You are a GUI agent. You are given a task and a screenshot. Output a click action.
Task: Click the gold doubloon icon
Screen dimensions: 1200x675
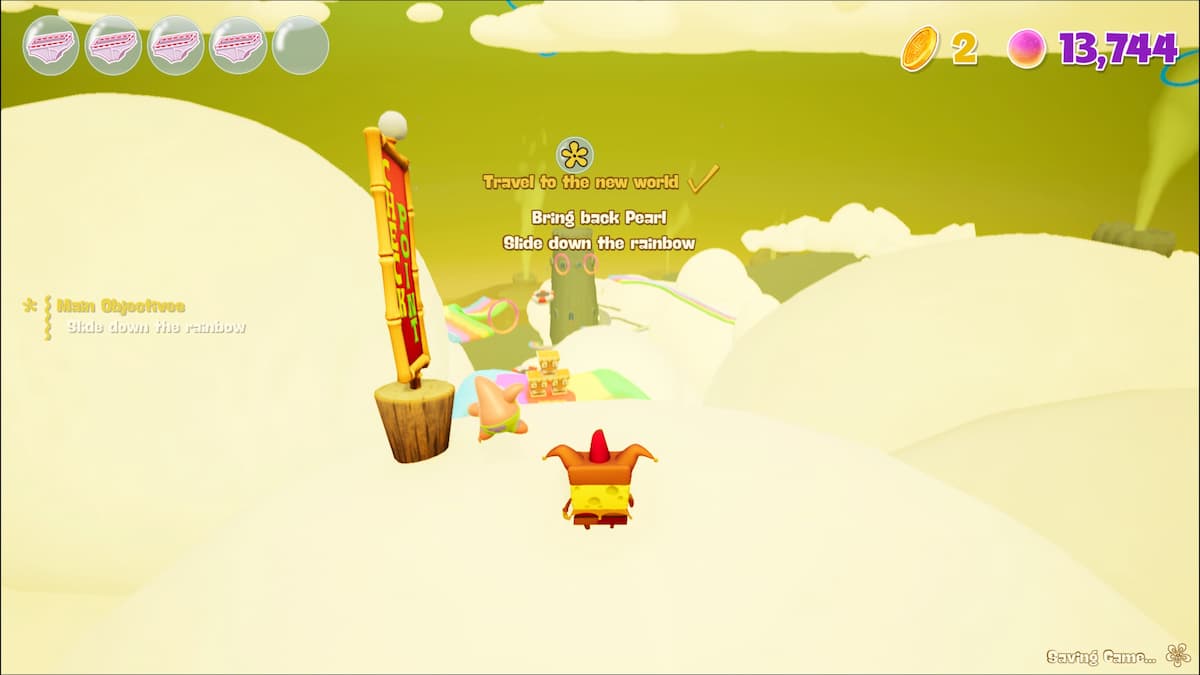[919, 48]
